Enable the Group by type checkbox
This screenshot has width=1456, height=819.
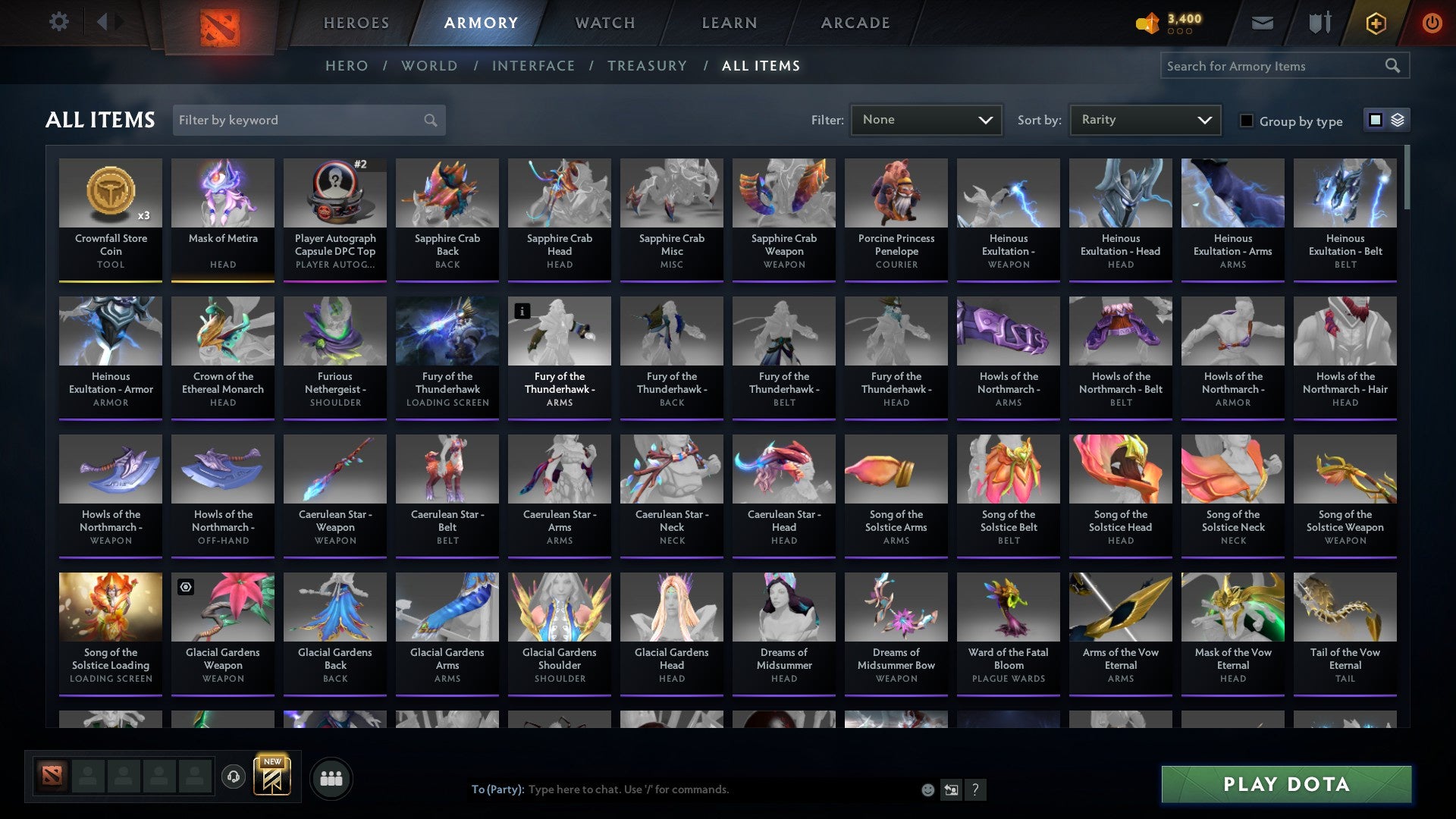pos(1246,121)
